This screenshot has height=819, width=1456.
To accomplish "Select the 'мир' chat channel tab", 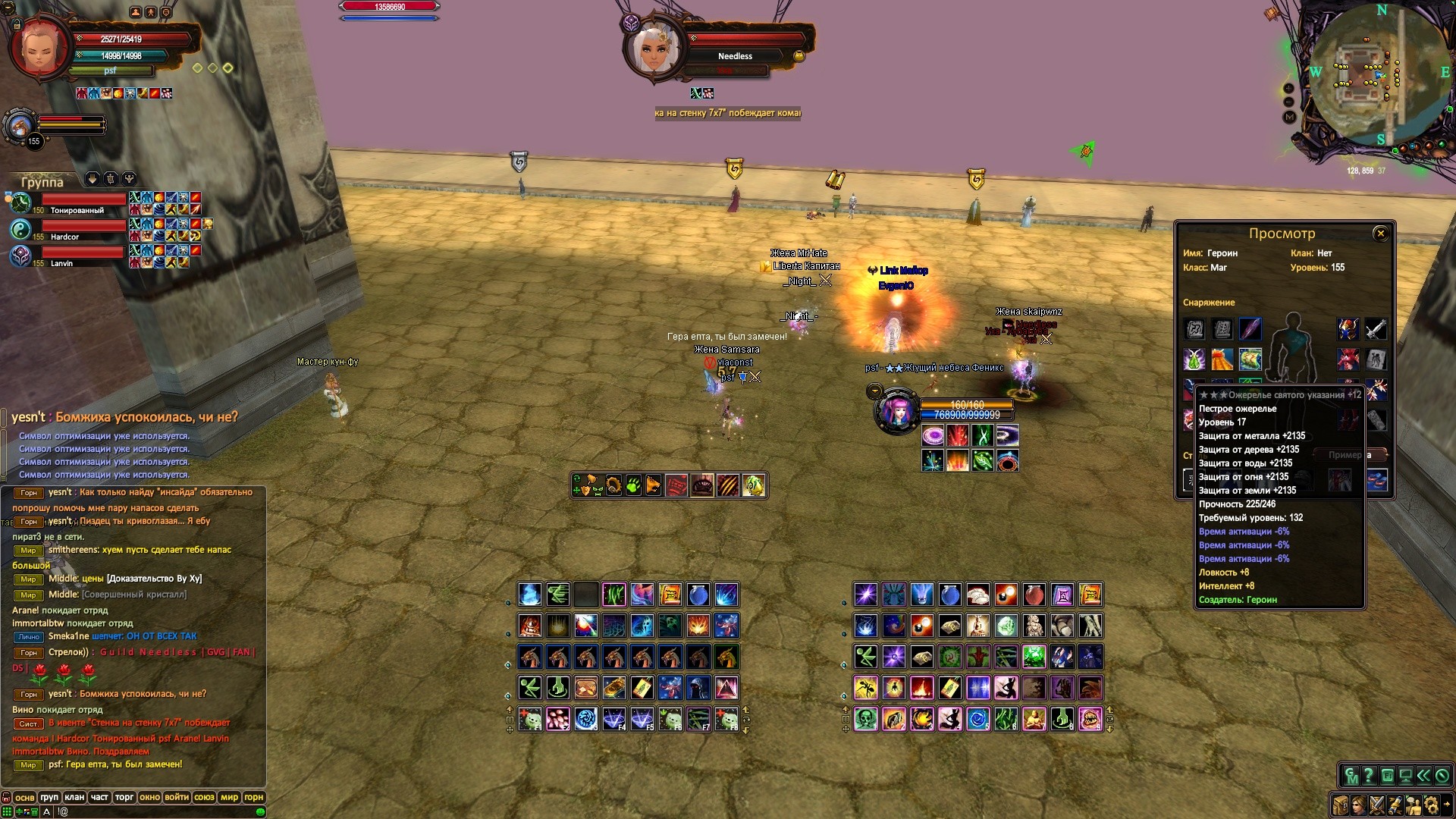I will coord(229,797).
